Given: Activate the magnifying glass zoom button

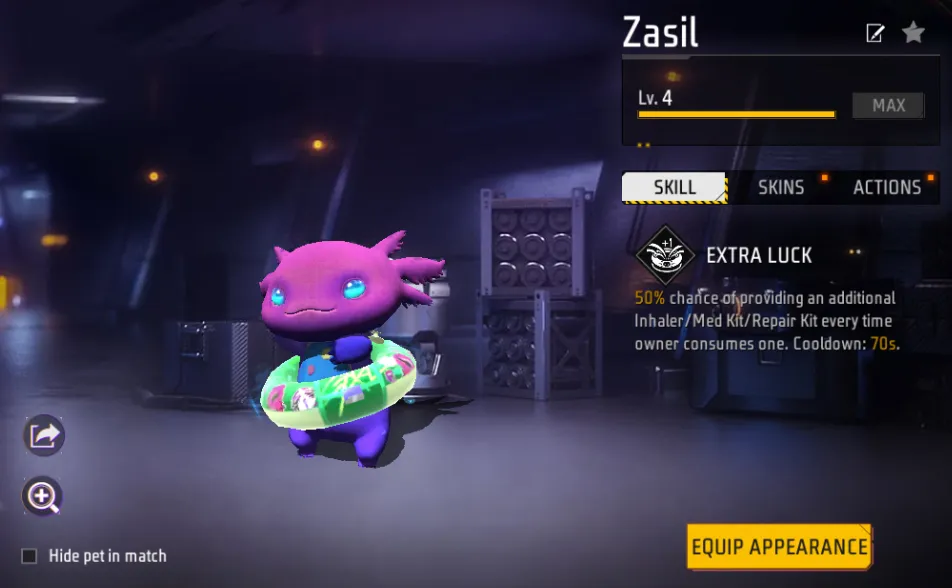Looking at the screenshot, I should (43, 495).
